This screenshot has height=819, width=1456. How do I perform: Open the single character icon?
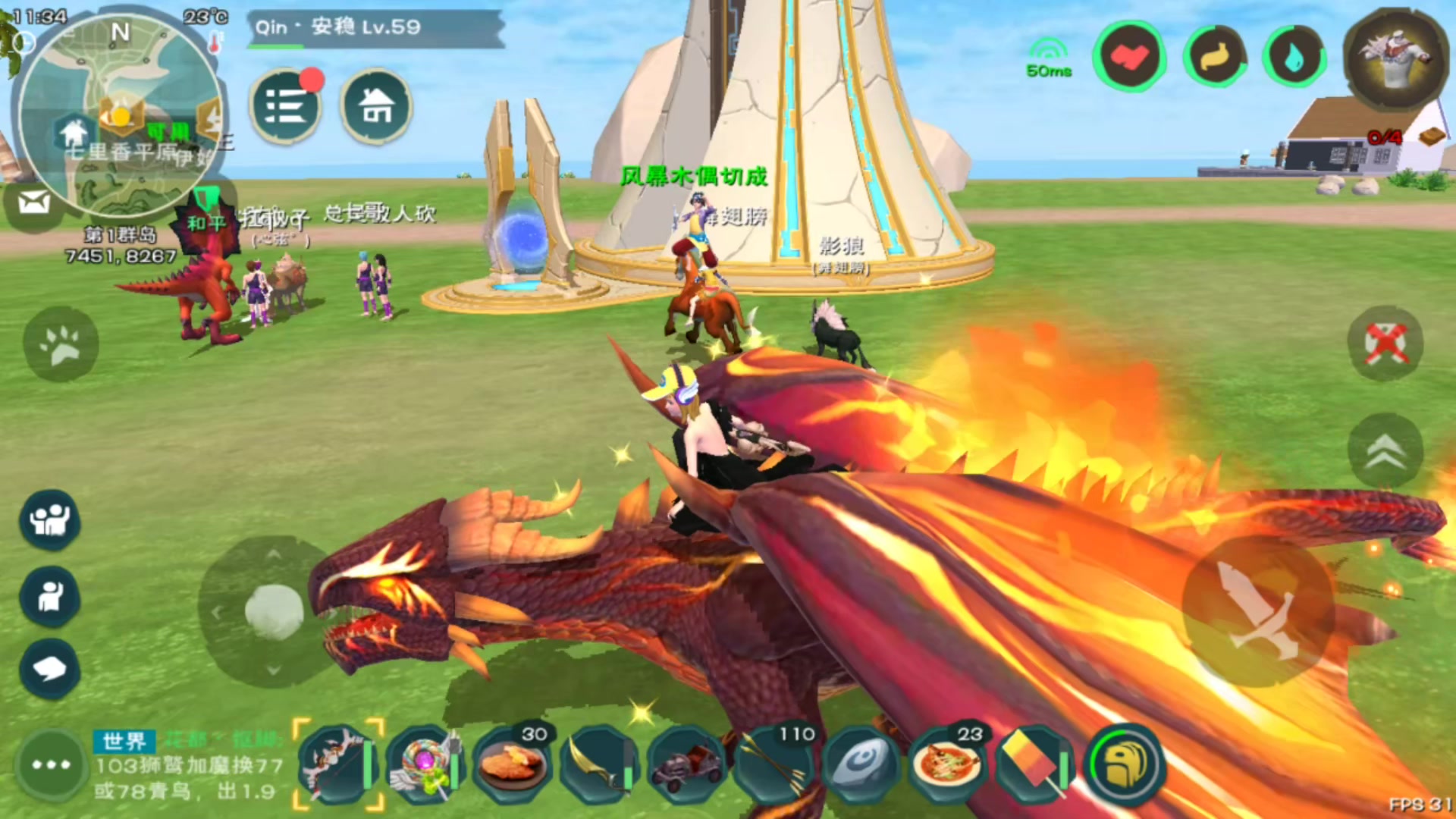[x=50, y=597]
